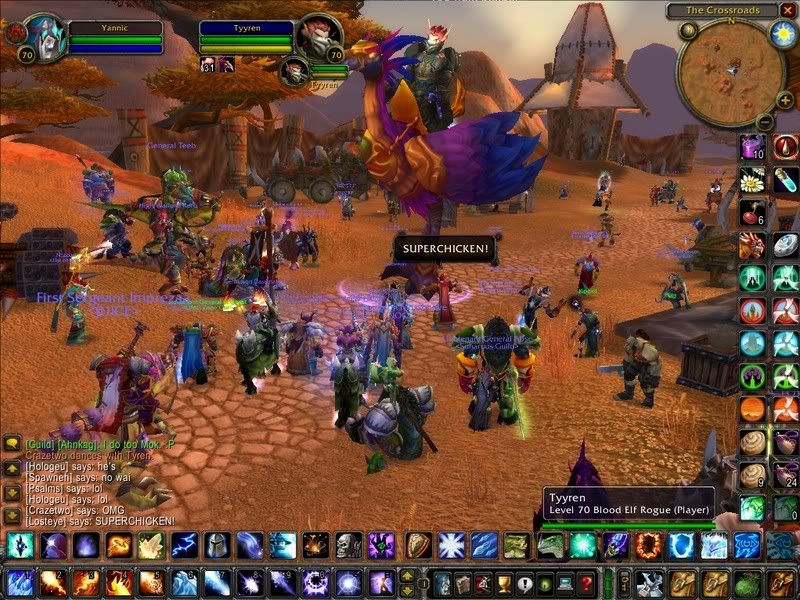Open the red question mark help button
This screenshot has height=600, width=800.
587,582
